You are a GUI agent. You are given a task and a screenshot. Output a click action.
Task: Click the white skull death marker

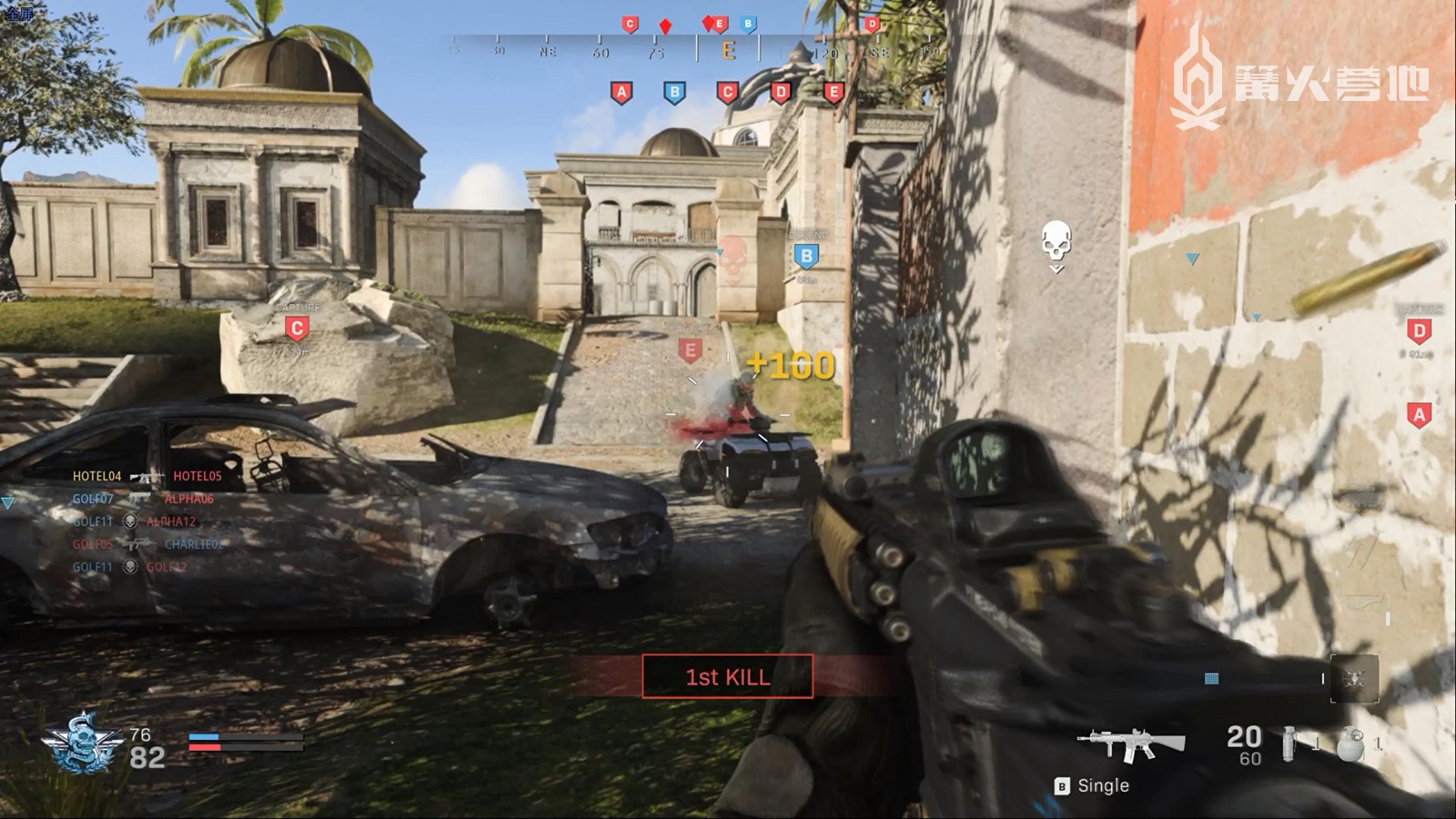(x=1056, y=244)
